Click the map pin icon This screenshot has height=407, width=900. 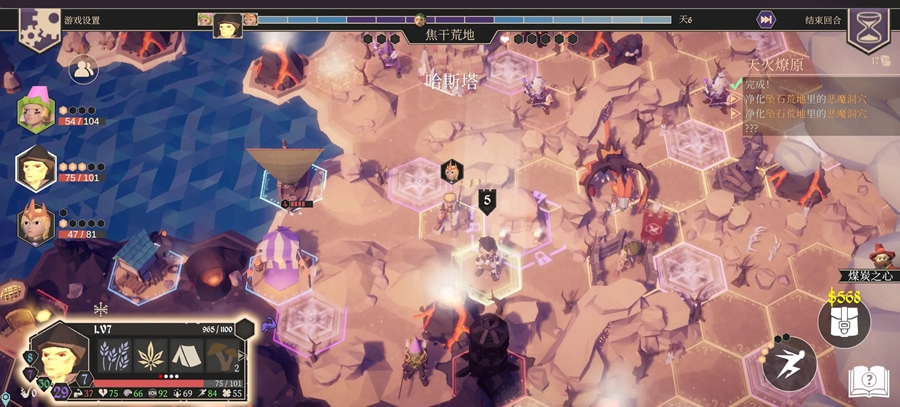point(6,399)
